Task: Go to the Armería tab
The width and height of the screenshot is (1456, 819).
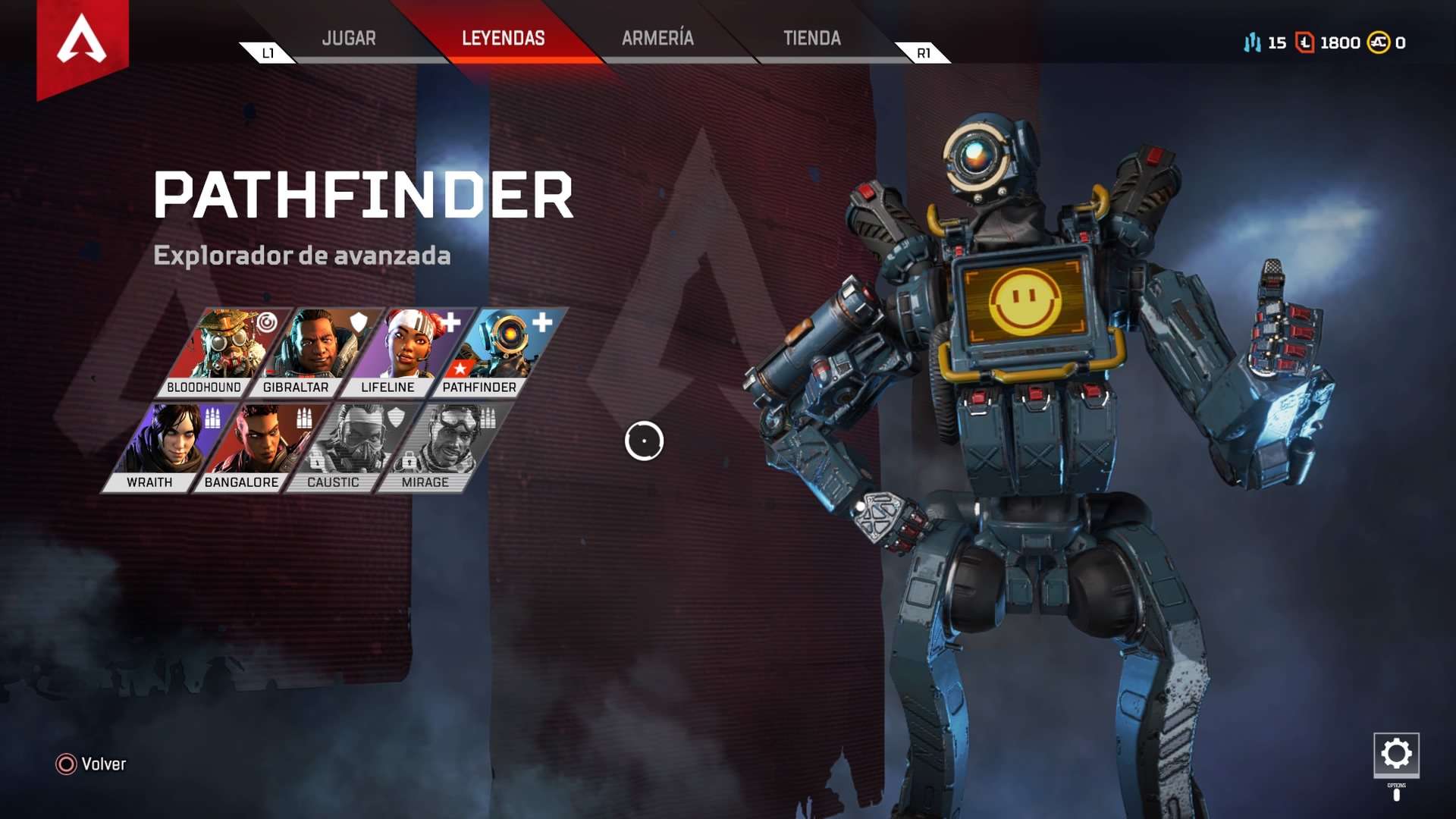Action: coord(657,38)
